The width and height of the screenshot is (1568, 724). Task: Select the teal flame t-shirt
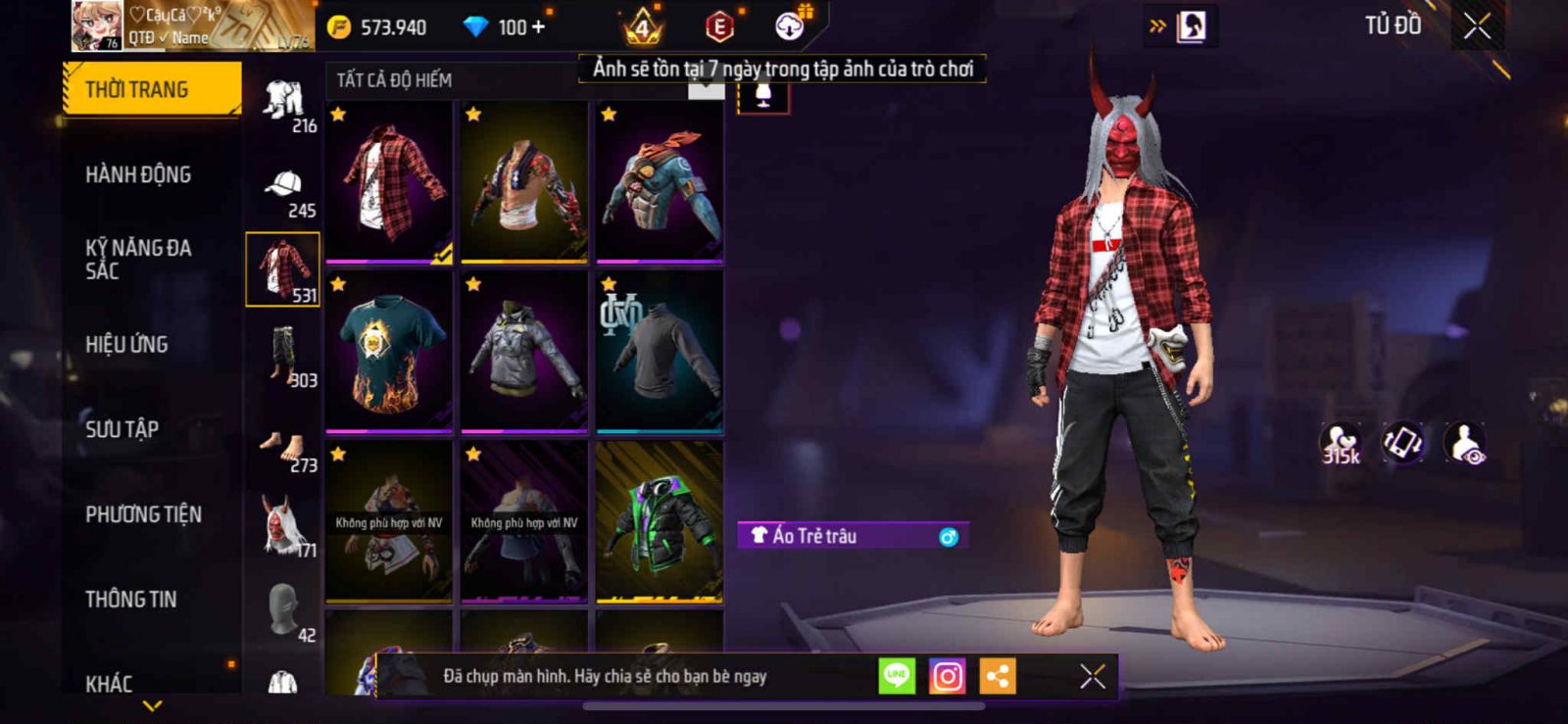coord(389,352)
